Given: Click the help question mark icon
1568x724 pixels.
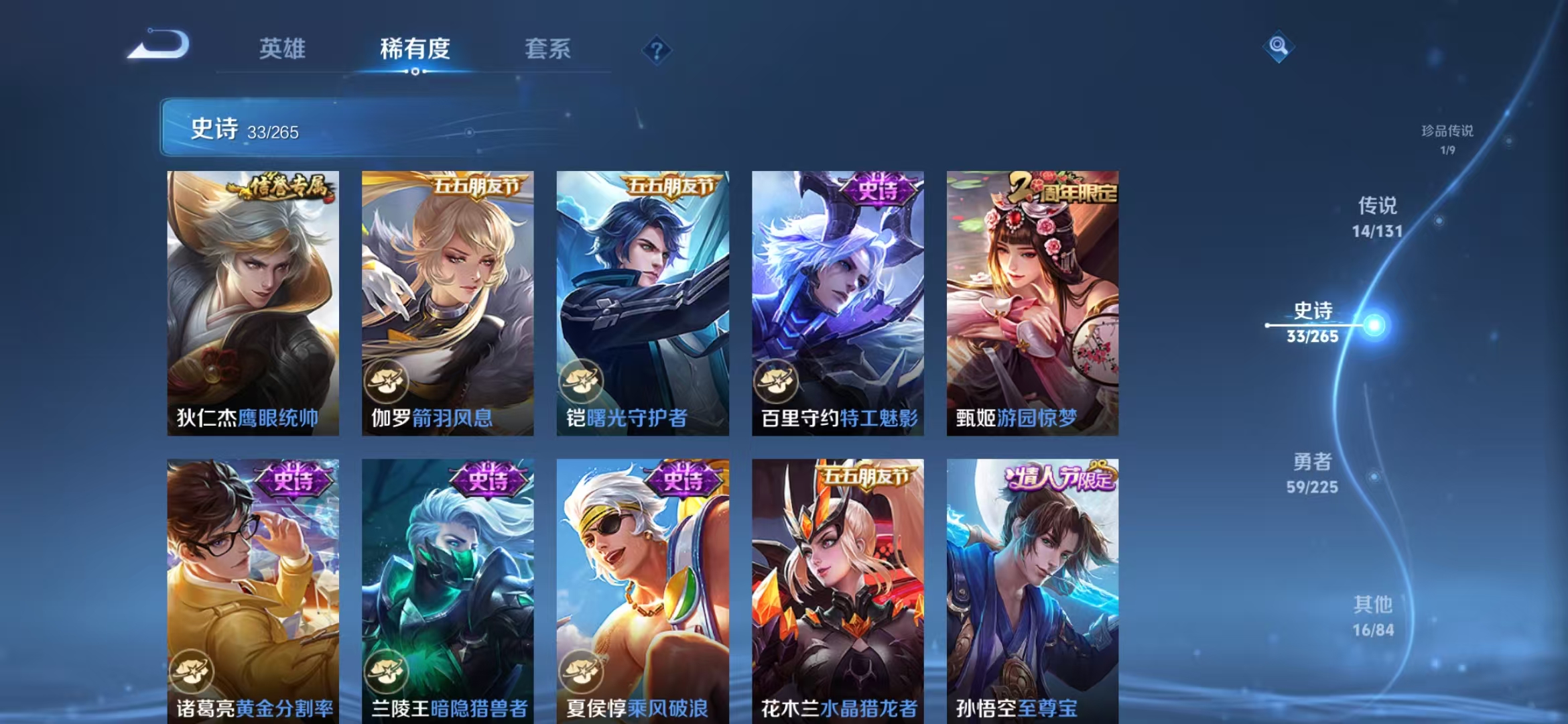Looking at the screenshot, I should coord(658,50).
